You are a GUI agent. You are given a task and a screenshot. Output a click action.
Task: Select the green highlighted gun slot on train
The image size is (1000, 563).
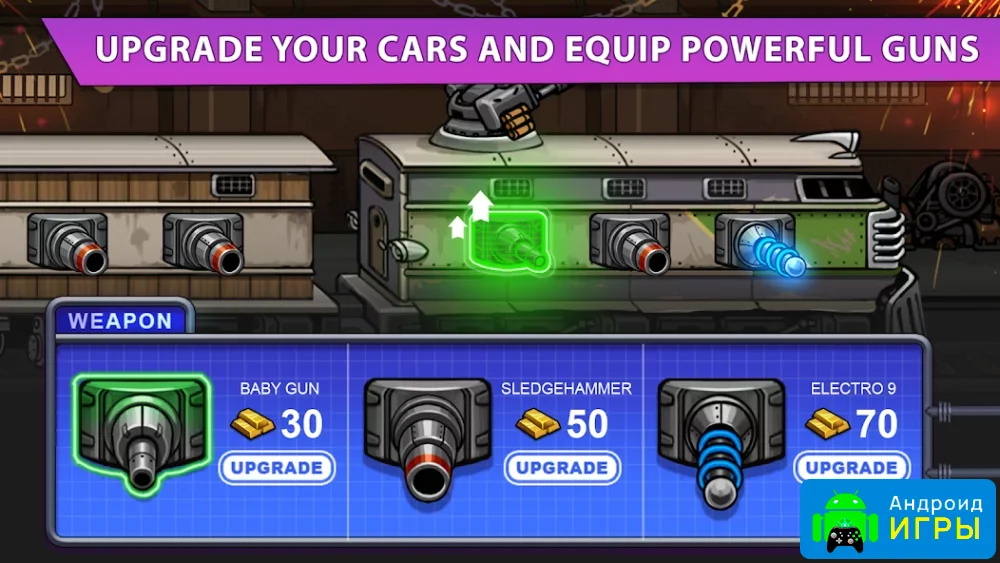tap(509, 240)
